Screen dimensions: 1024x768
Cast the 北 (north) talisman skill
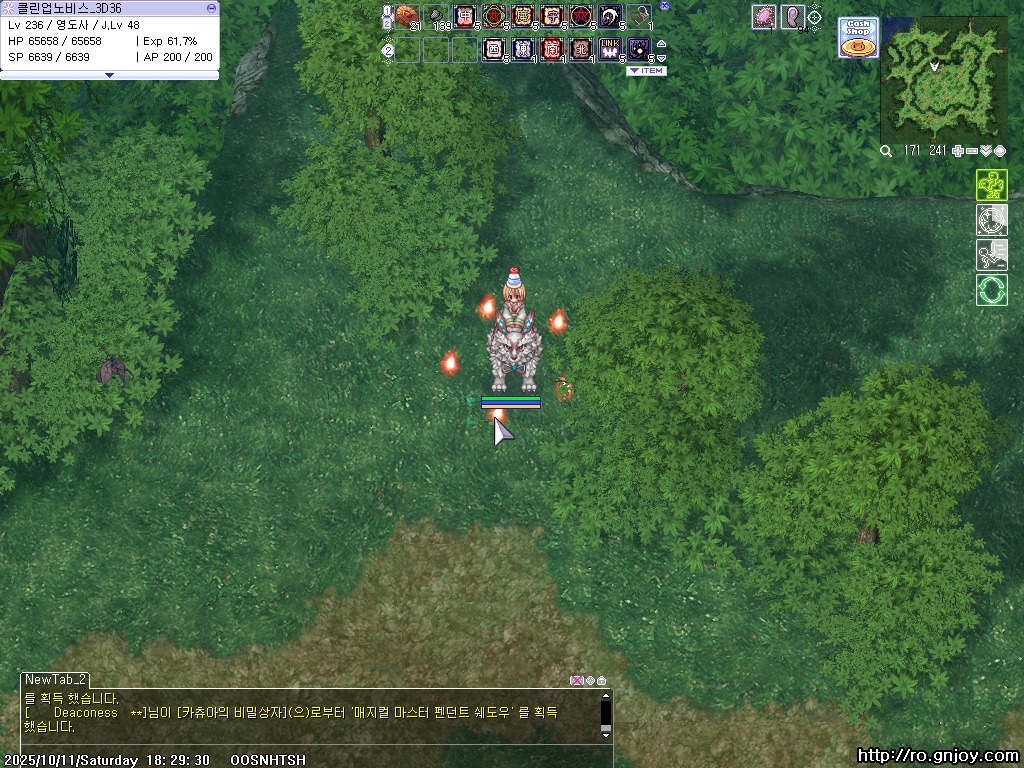(580, 48)
